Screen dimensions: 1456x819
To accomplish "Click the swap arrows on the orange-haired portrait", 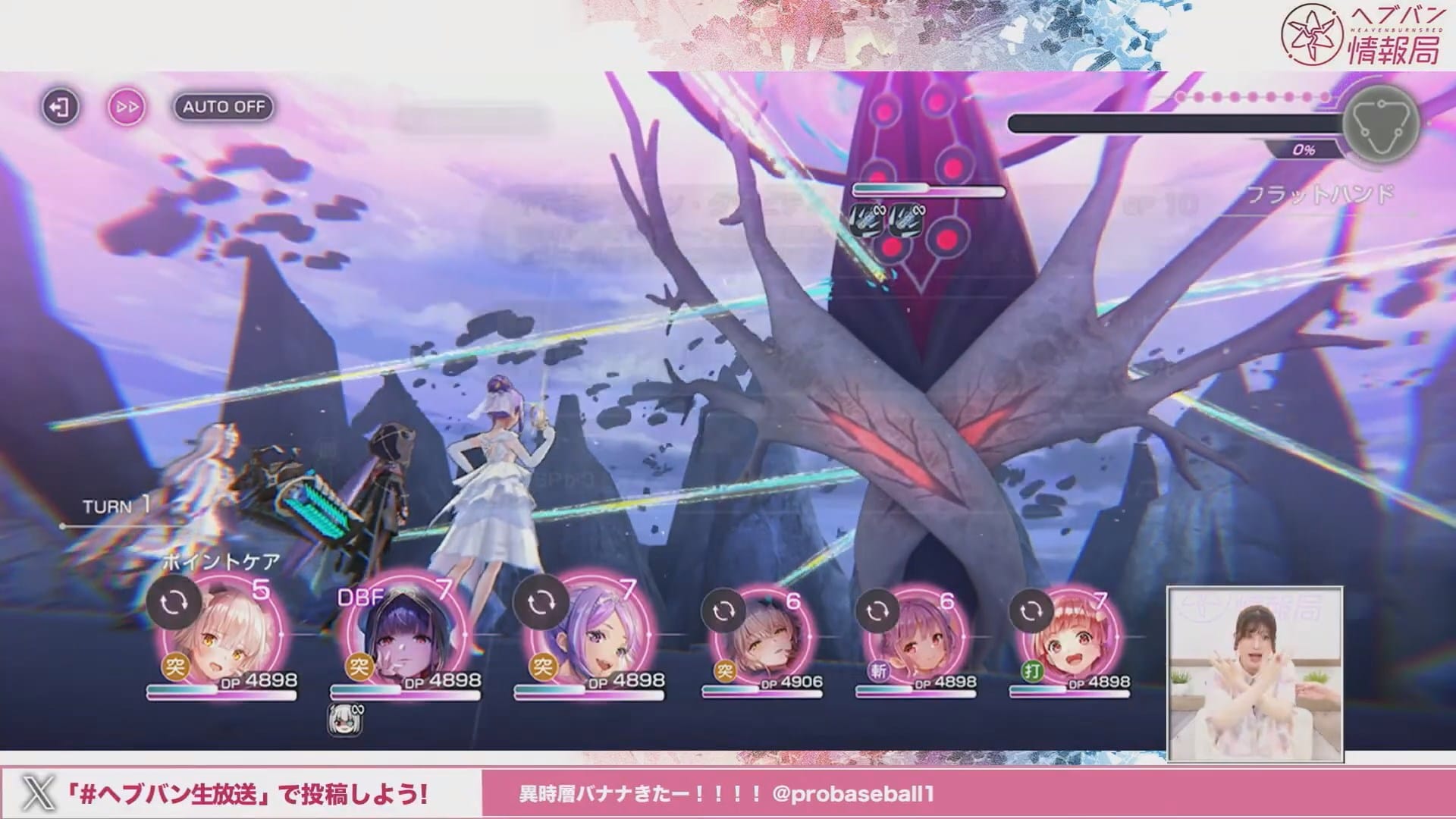I will tap(1031, 610).
